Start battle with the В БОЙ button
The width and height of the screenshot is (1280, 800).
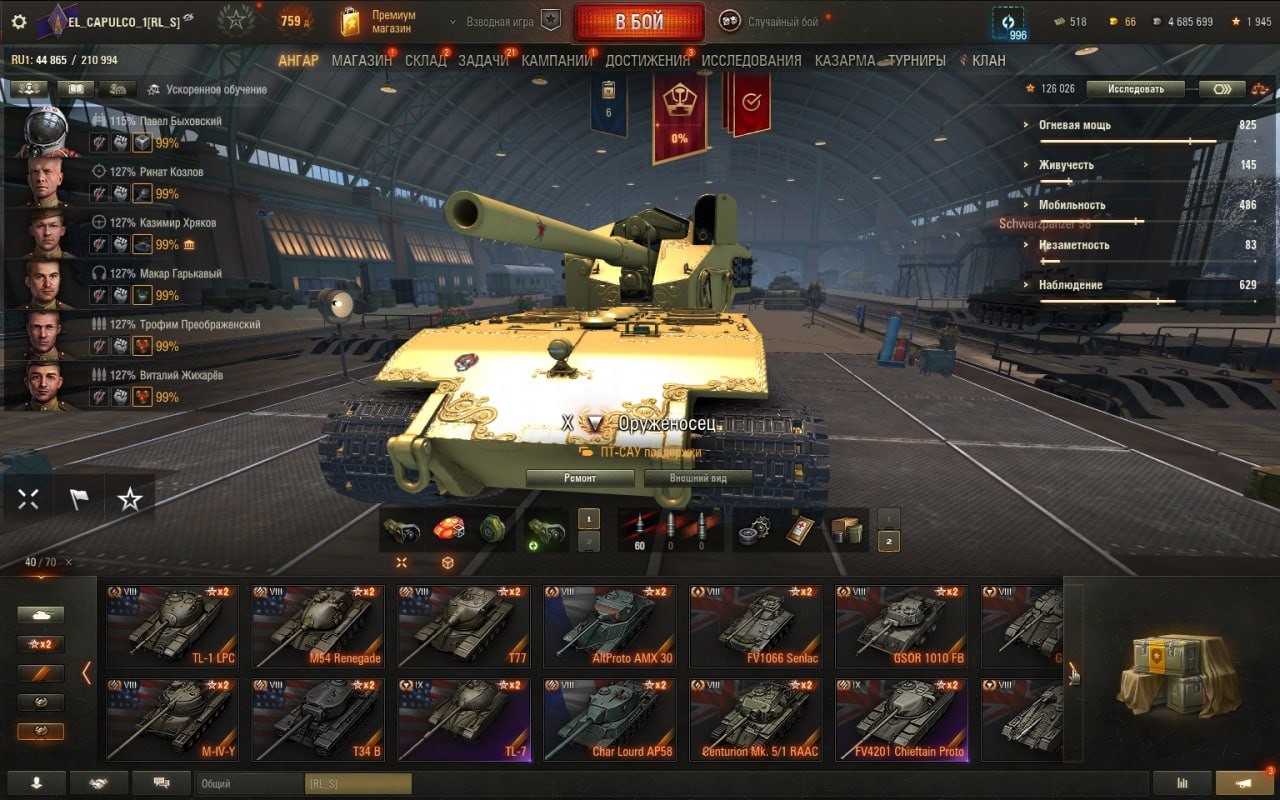click(639, 22)
